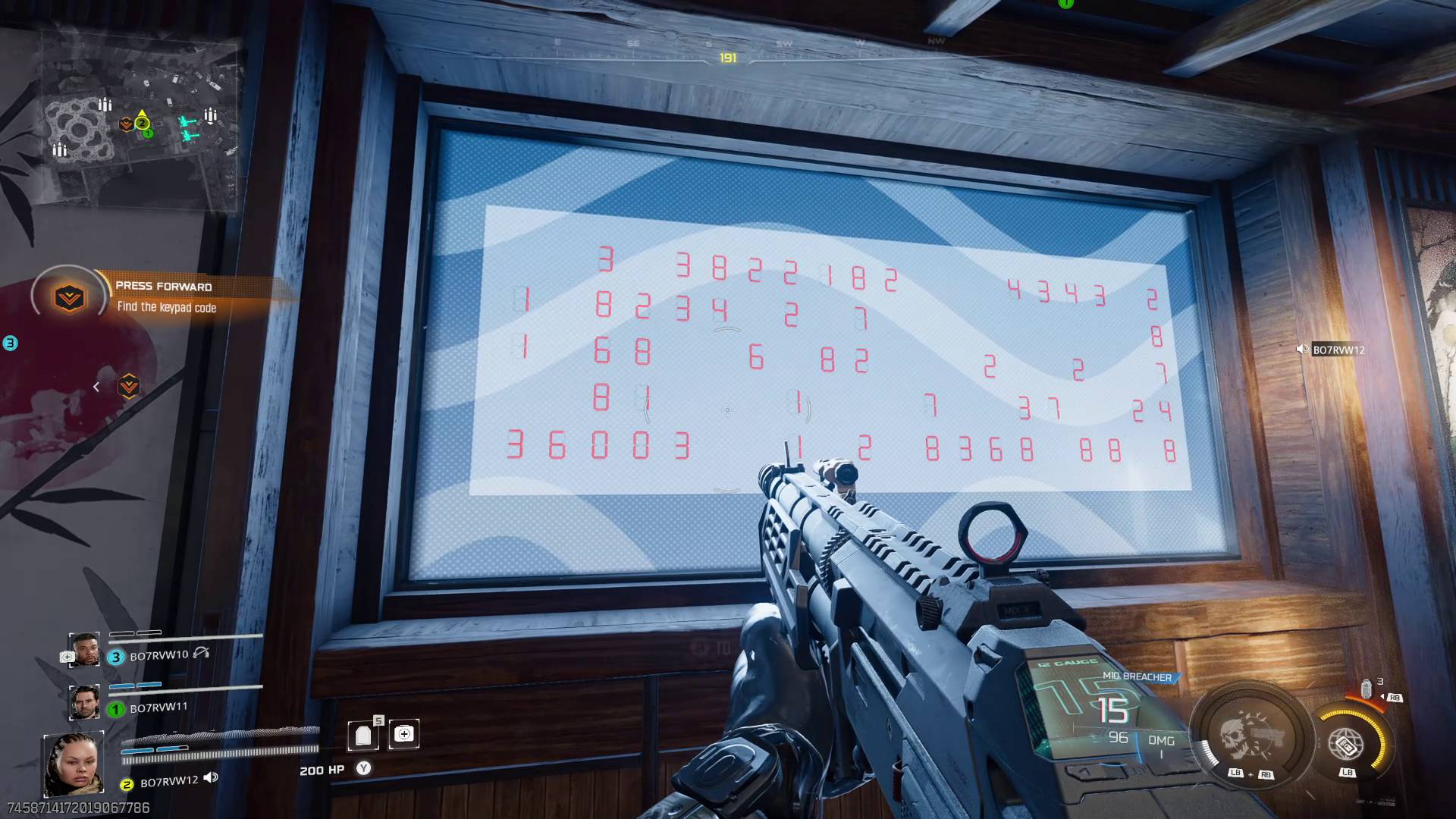Click the Find the keypad code objective text

click(x=167, y=307)
